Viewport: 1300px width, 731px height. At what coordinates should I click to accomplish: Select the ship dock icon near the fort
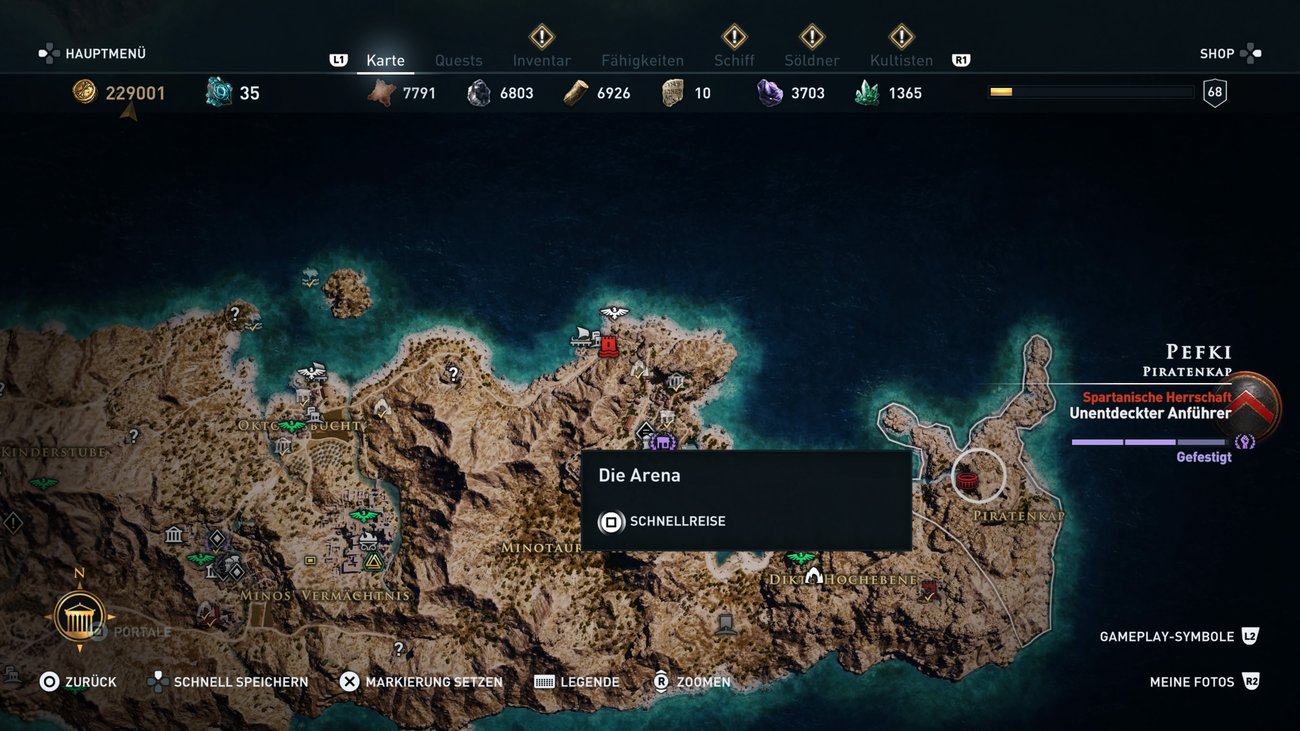[x=580, y=336]
